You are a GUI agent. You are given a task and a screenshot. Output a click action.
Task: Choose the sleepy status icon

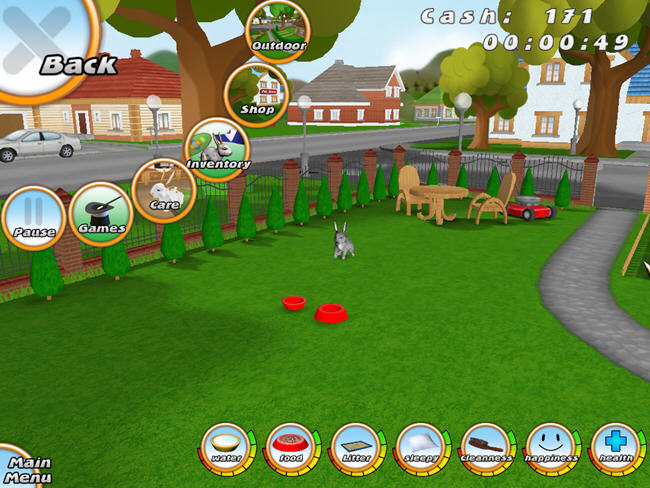tap(421, 445)
